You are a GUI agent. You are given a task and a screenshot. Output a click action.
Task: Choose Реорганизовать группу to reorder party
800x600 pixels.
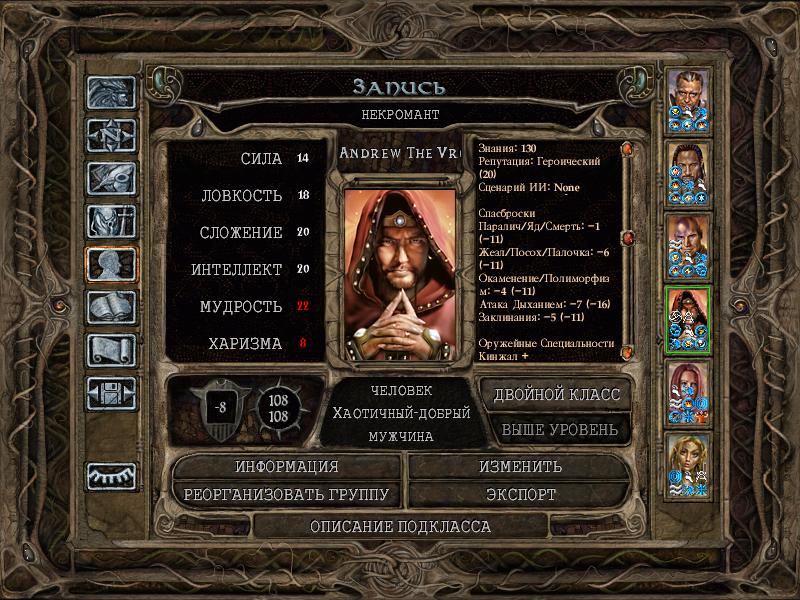click(287, 494)
